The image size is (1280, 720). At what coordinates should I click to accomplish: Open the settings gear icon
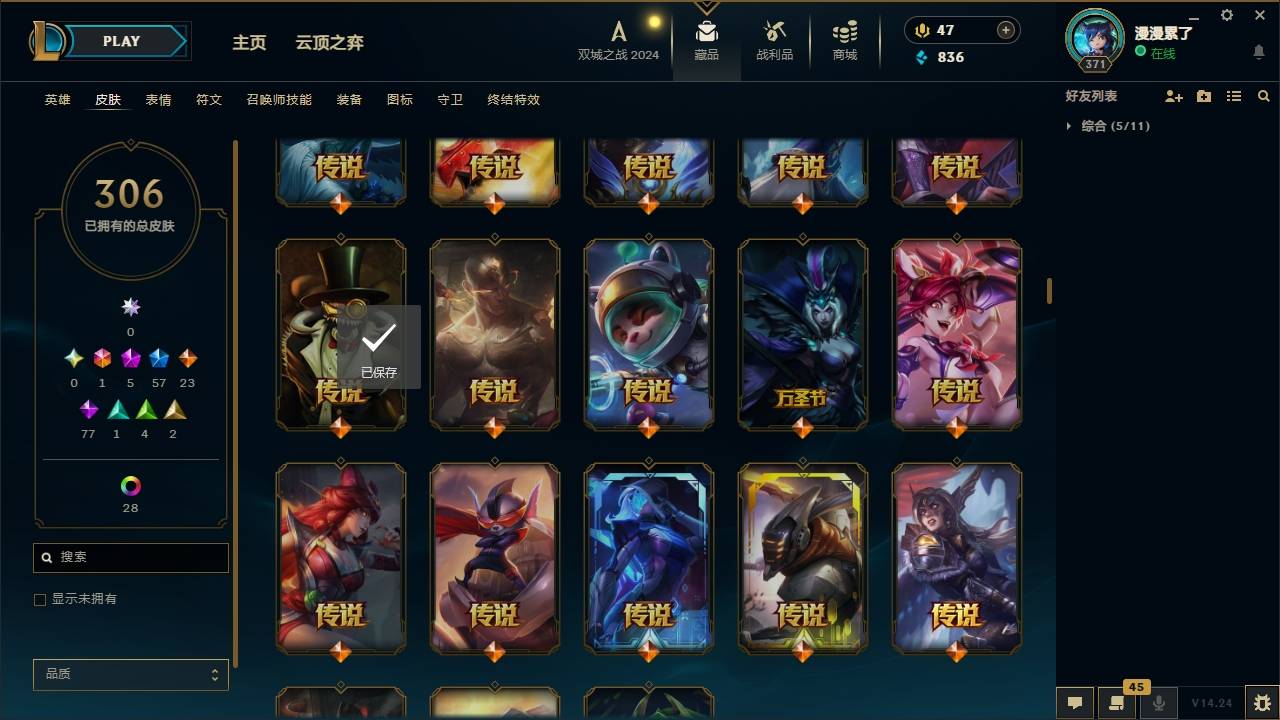[1226, 15]
